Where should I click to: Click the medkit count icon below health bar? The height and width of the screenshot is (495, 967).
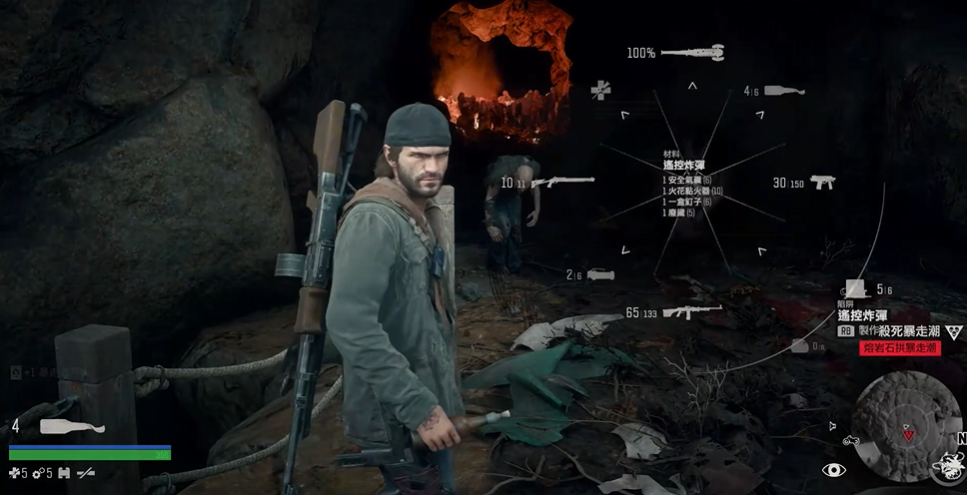14,472
